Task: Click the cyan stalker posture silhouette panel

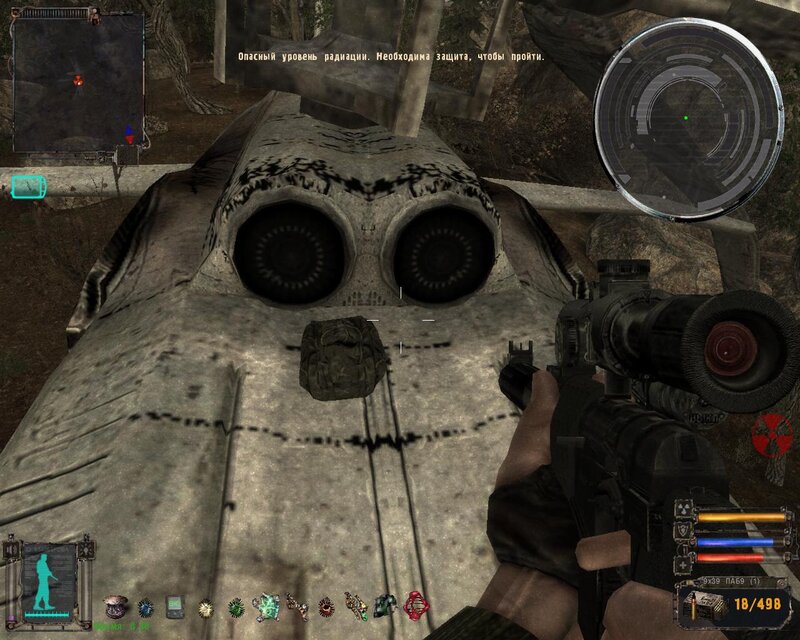Action: click(45, 579)
